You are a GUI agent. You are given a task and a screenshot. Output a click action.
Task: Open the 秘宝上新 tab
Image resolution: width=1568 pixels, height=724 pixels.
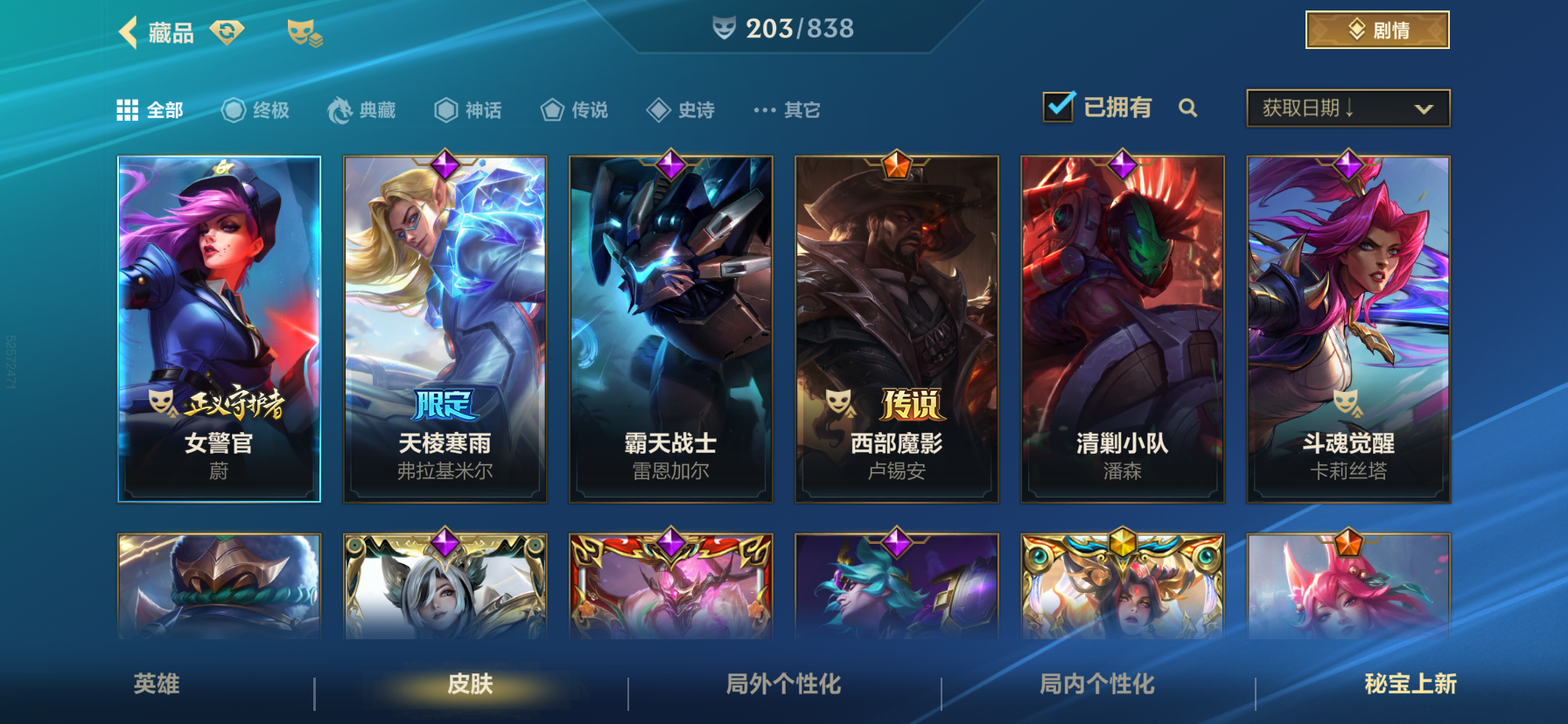point(1411,687)
